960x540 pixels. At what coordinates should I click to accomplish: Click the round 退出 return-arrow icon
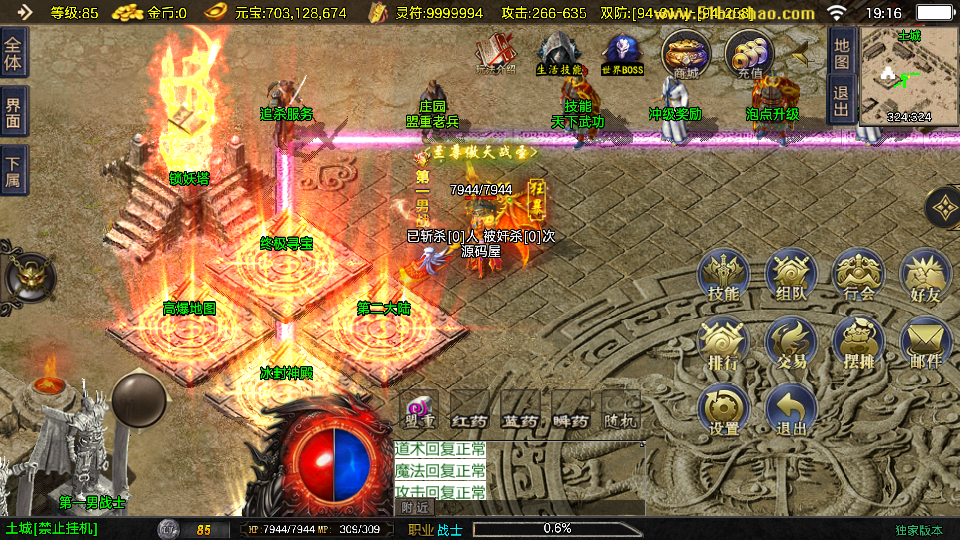791,409
